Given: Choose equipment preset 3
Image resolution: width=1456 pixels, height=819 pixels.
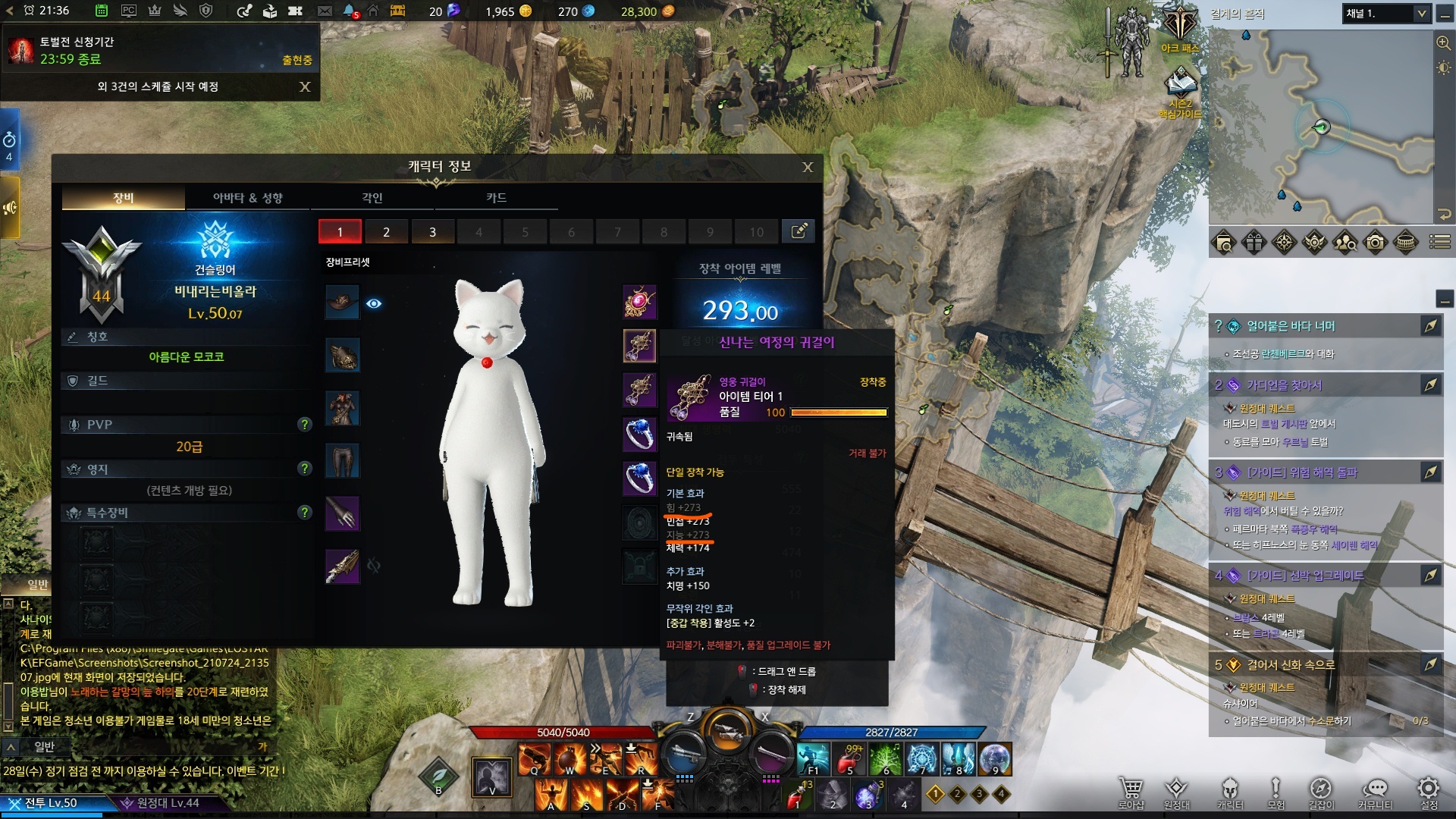Looking at the screenshot, I should point(432,232).
